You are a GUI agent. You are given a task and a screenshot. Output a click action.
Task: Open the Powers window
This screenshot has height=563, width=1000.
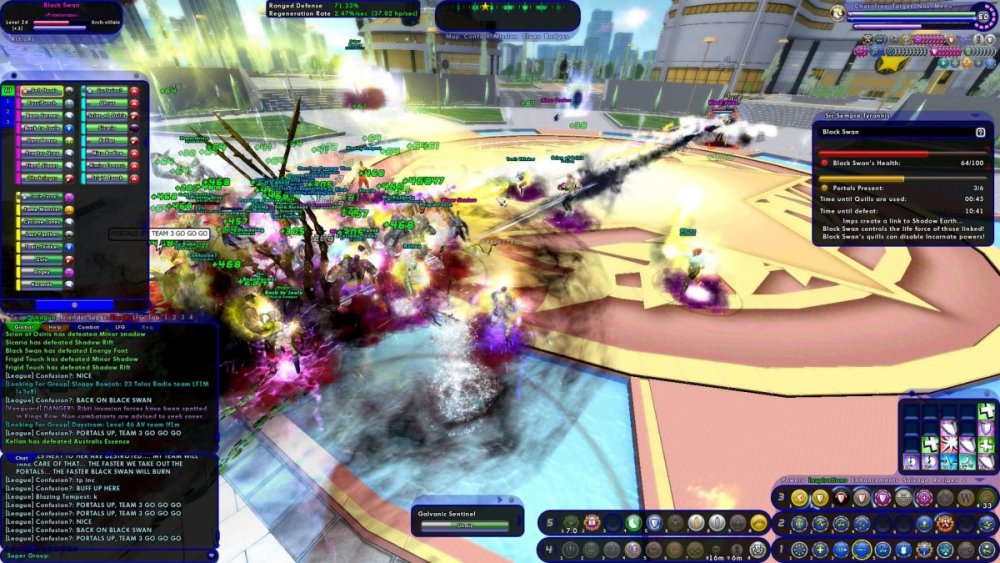click(x=792, y=481)
